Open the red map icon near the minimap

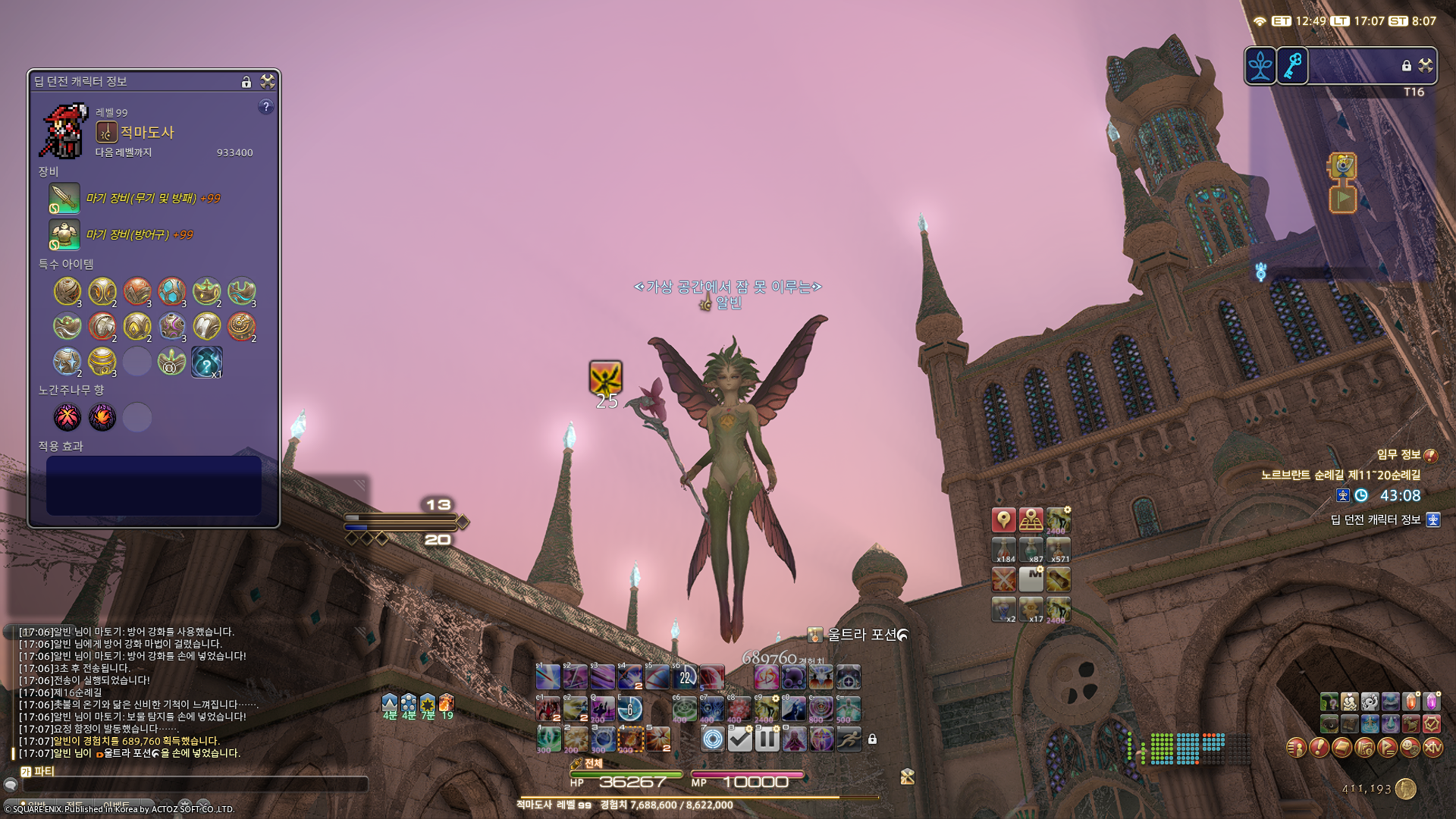(1004, 519)
